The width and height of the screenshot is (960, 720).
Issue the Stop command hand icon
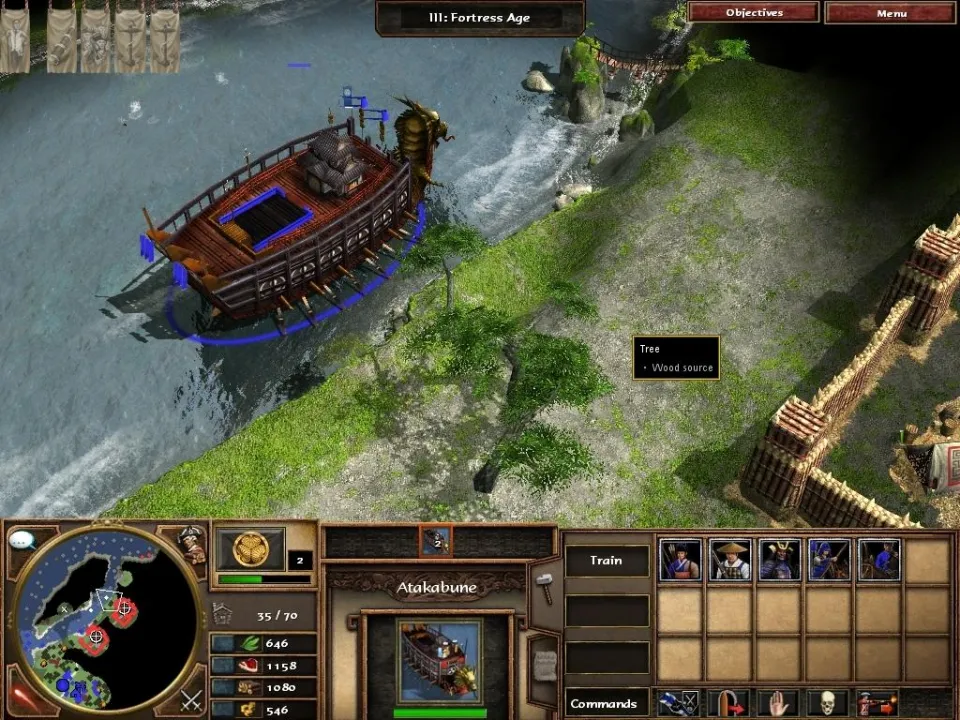(x=780, y=702)
